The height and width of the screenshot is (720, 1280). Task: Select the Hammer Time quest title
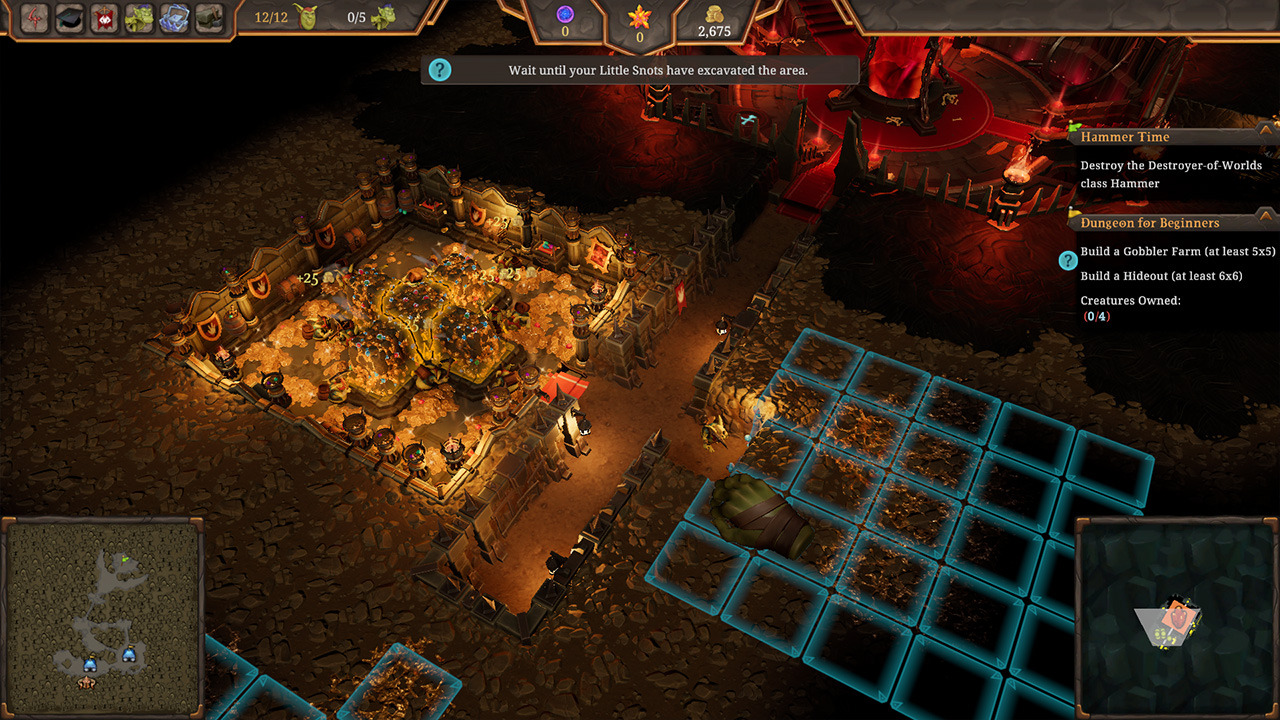pyautogui.click(x=1124, y=137)
